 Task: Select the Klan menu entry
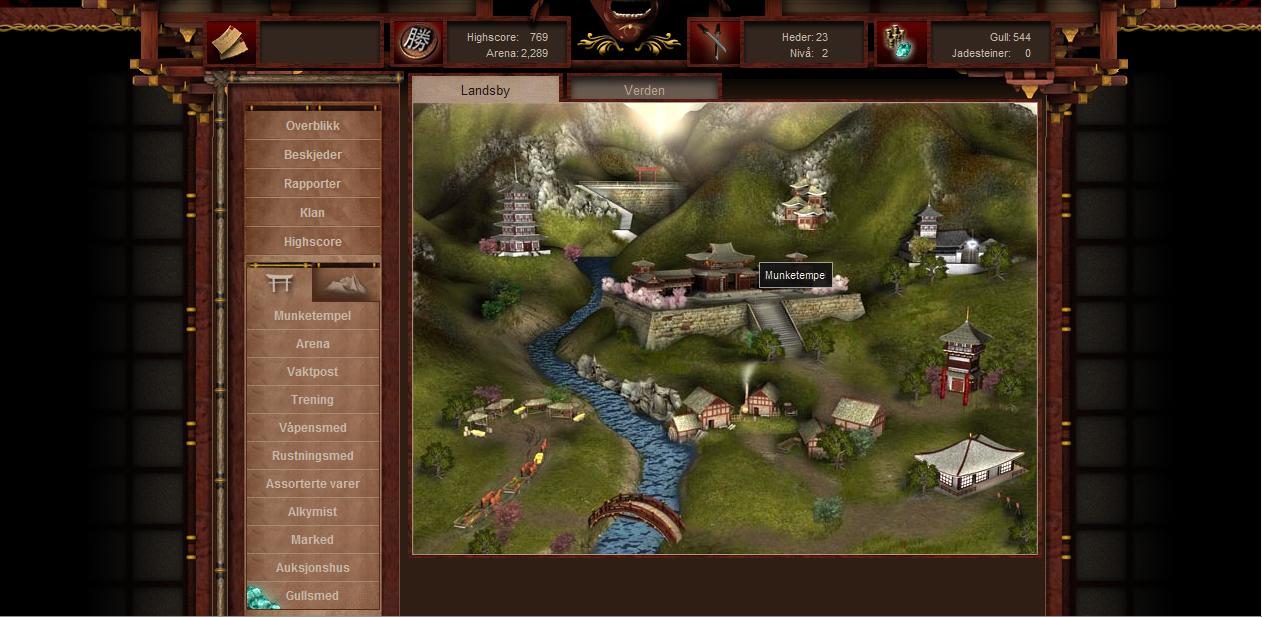coord(312,213)
